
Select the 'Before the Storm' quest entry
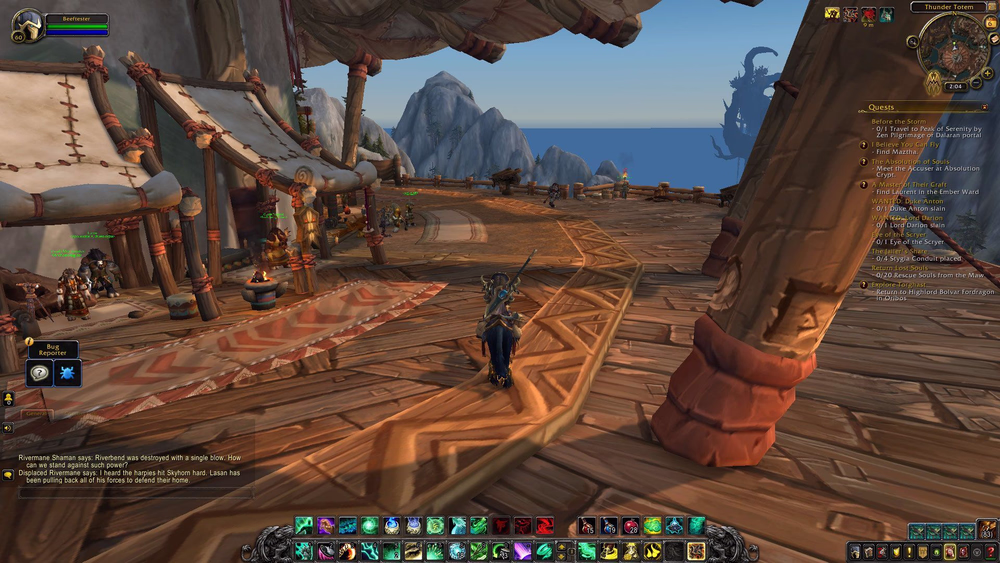tap(898, 122)
